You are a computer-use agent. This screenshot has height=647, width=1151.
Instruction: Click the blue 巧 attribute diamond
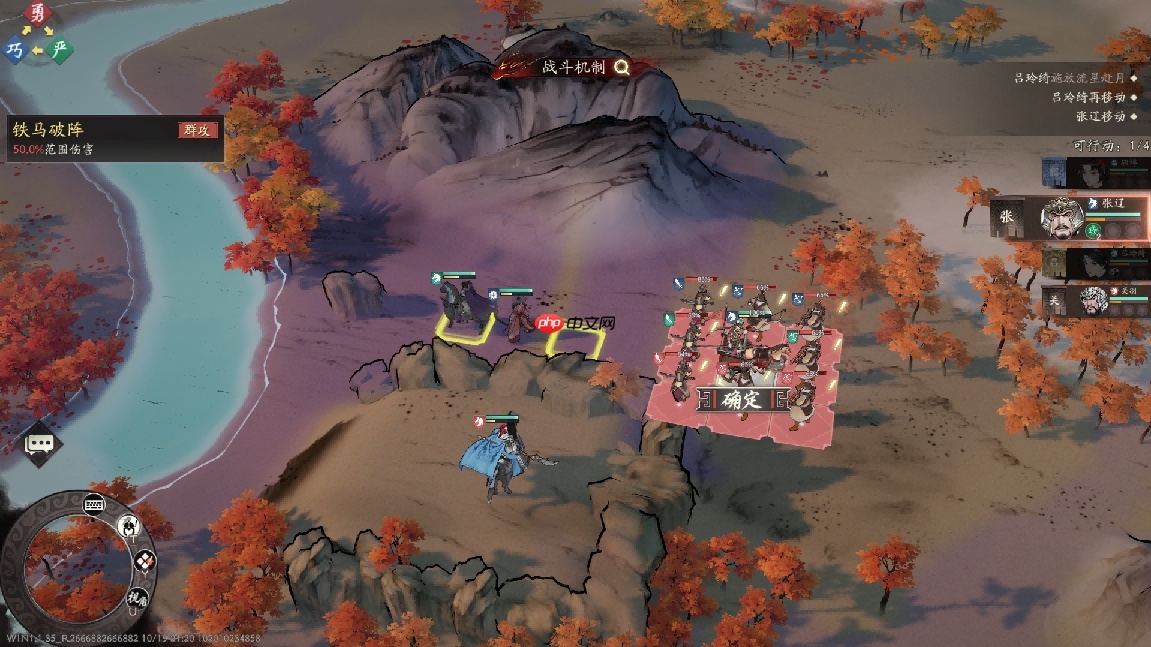[x=15, y=49]
